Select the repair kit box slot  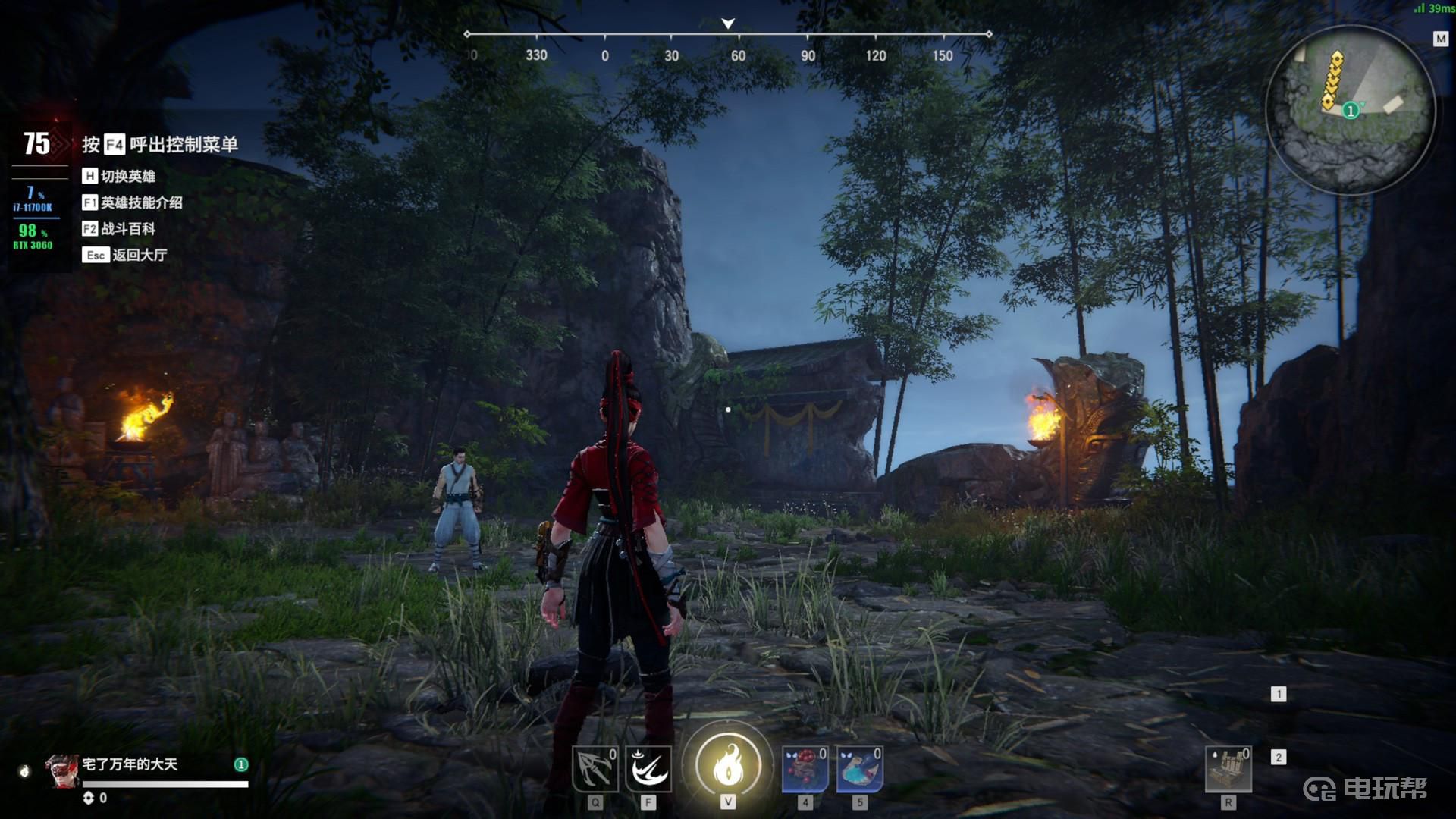[1228, 769]
